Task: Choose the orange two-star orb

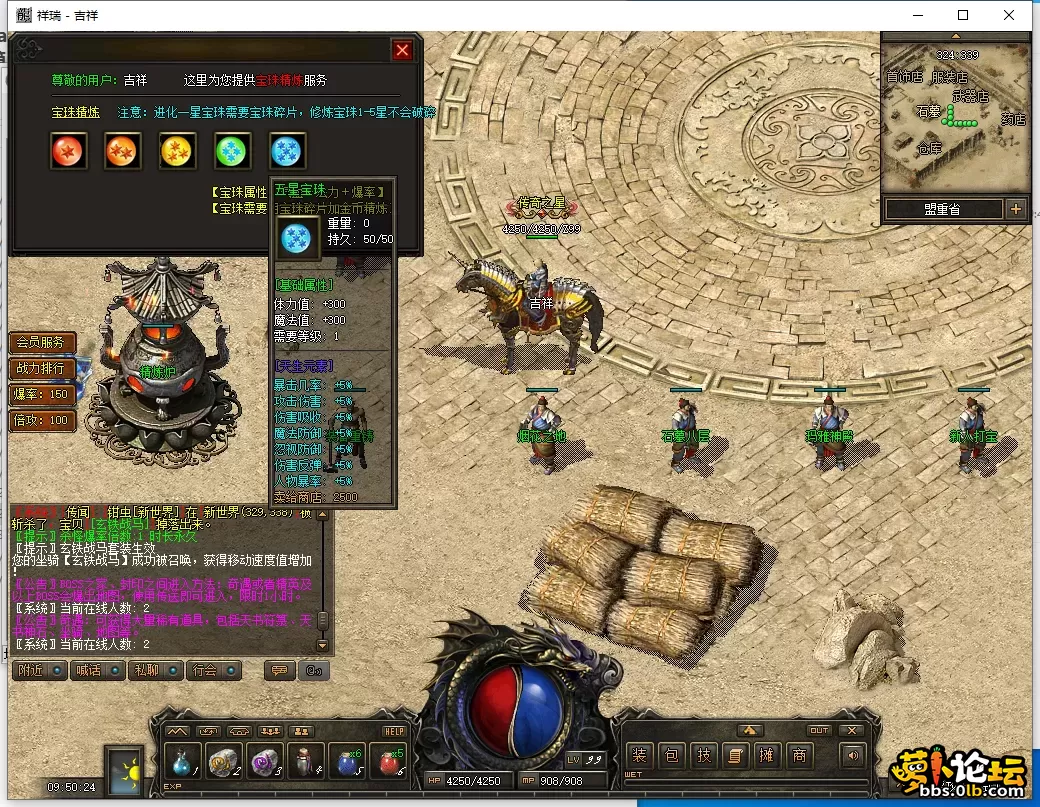Action: 123,151
